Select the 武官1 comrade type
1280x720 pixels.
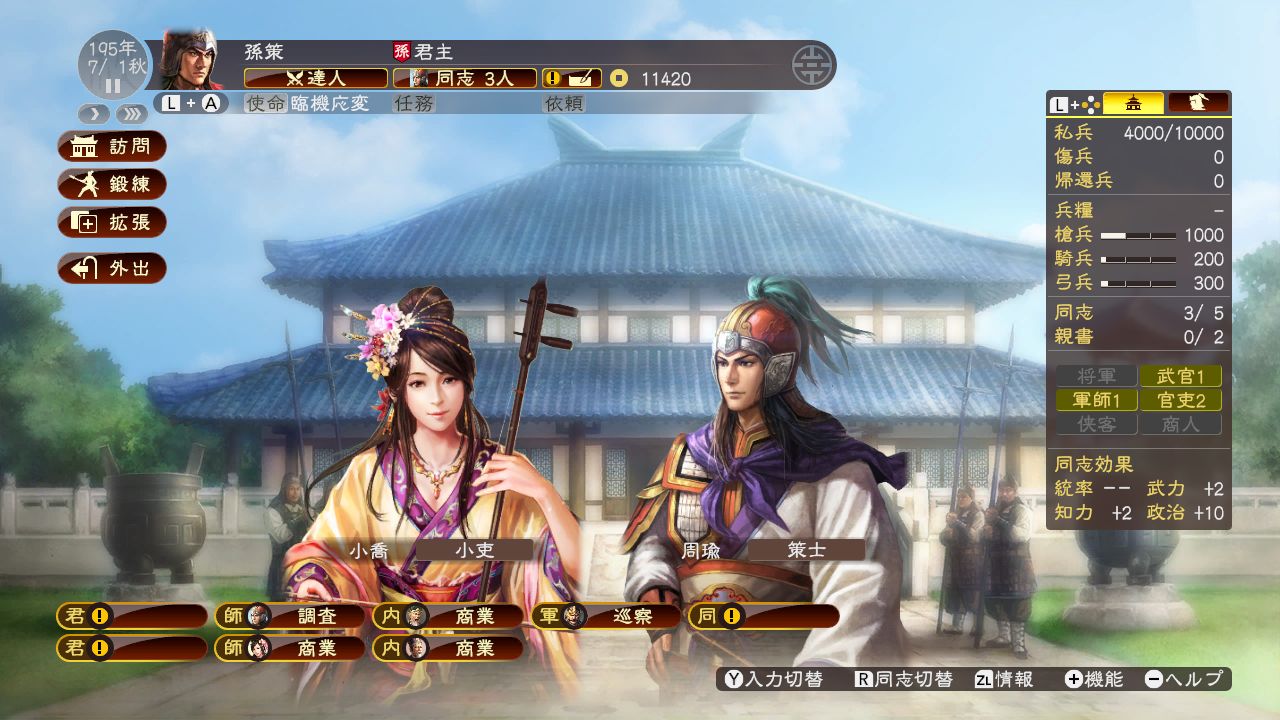pos(1180,376)
